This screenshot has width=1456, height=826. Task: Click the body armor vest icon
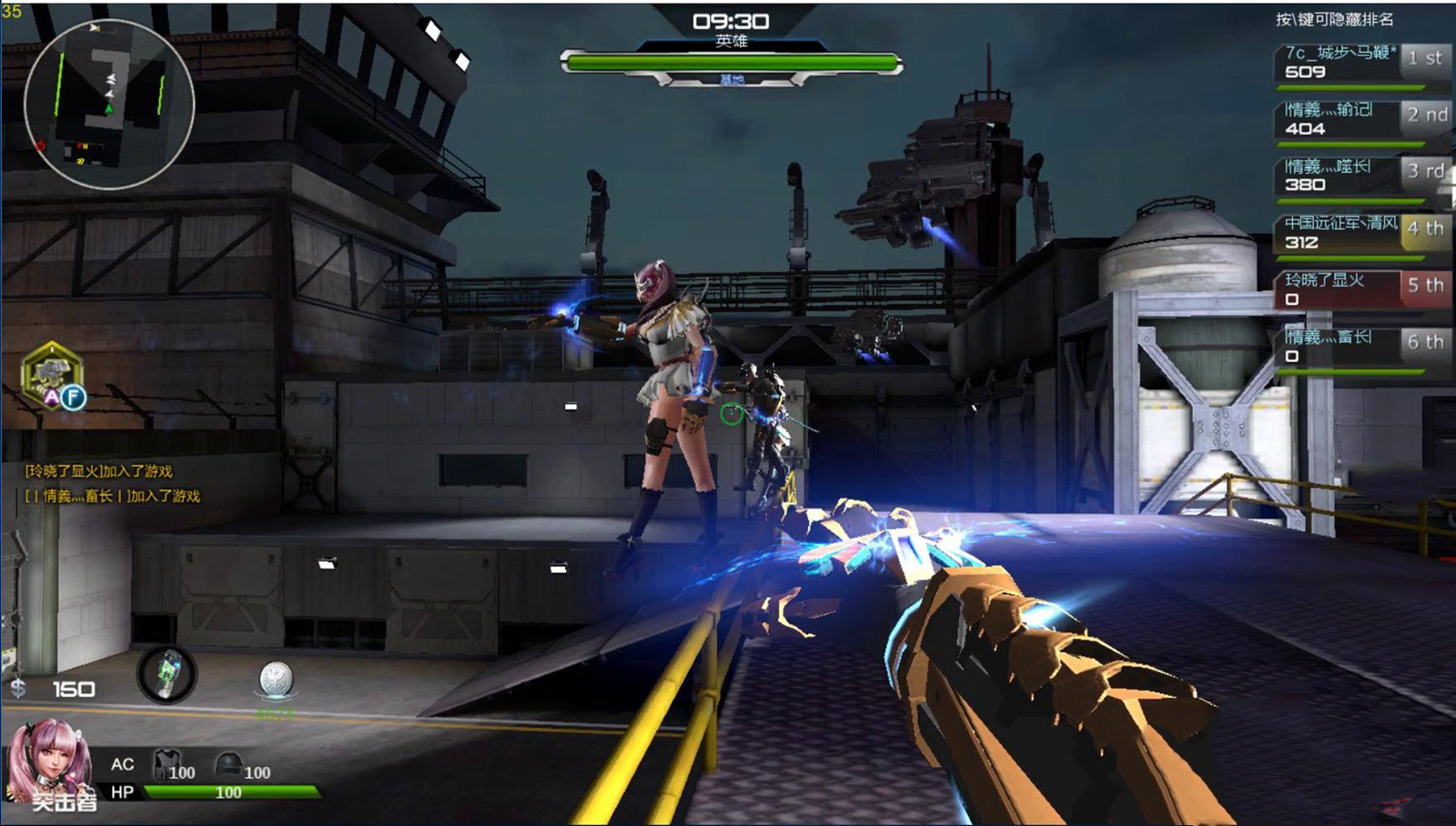pyautogui.click(x=167, y=762)
